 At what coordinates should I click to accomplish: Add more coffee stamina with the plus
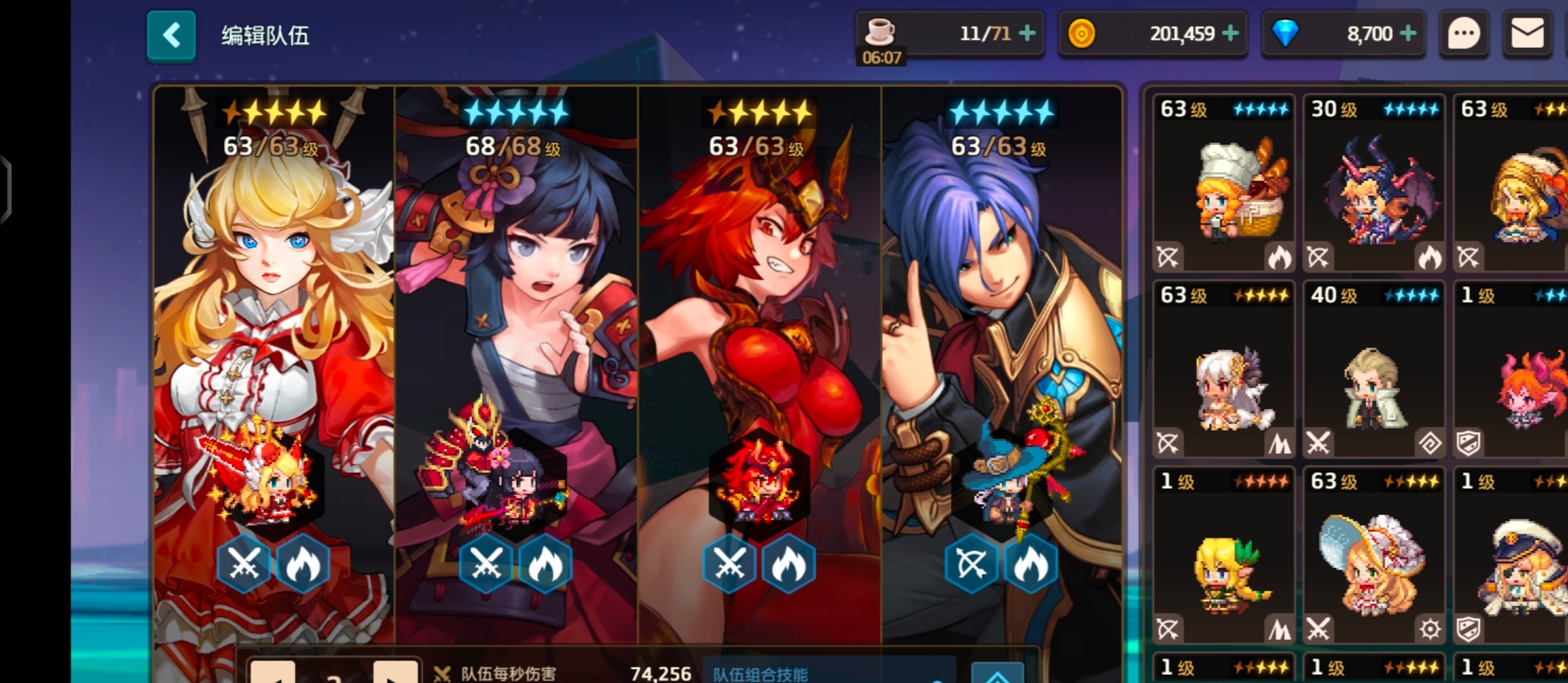pyautogui.click(x=1028, y=33)
